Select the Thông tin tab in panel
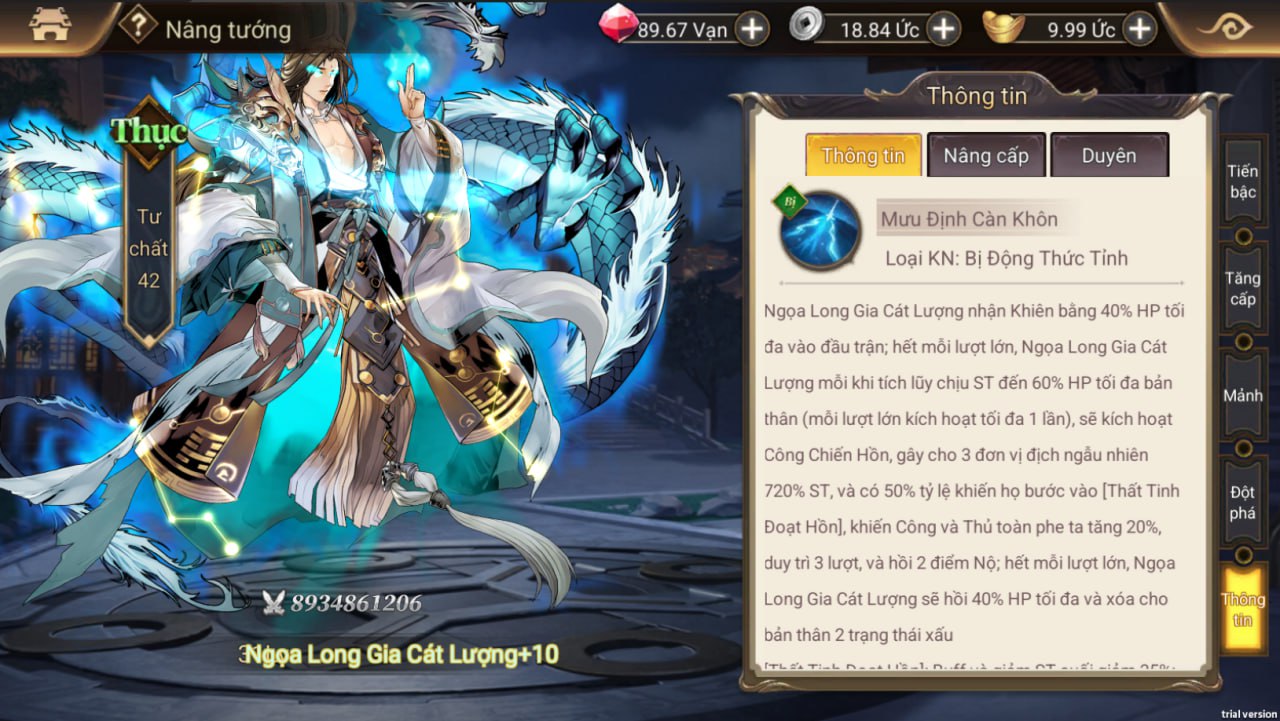Viewport: 1280px width, 721px height. pos(863,156)
